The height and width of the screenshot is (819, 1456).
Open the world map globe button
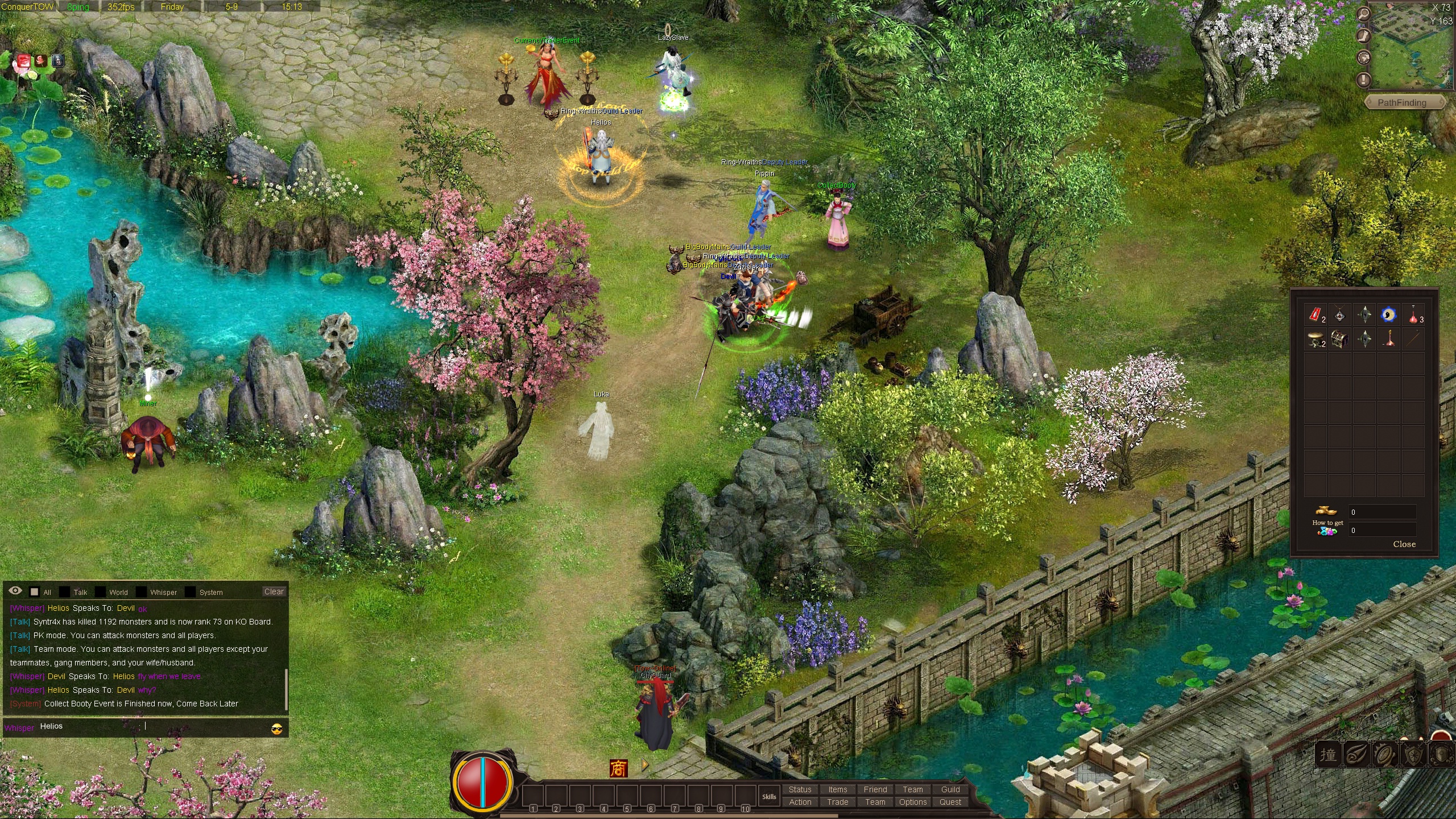point(1363,57)
